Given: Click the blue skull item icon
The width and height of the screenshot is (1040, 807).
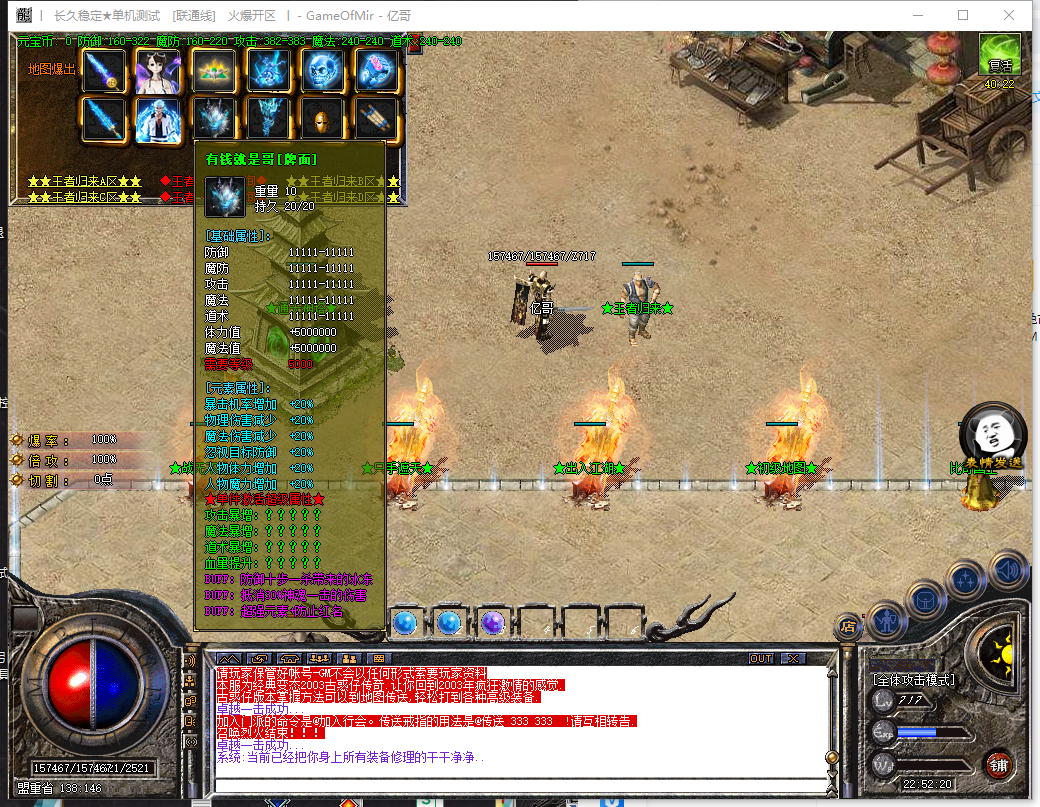Looking at the screenshot, I should click(x=323, y=70).
